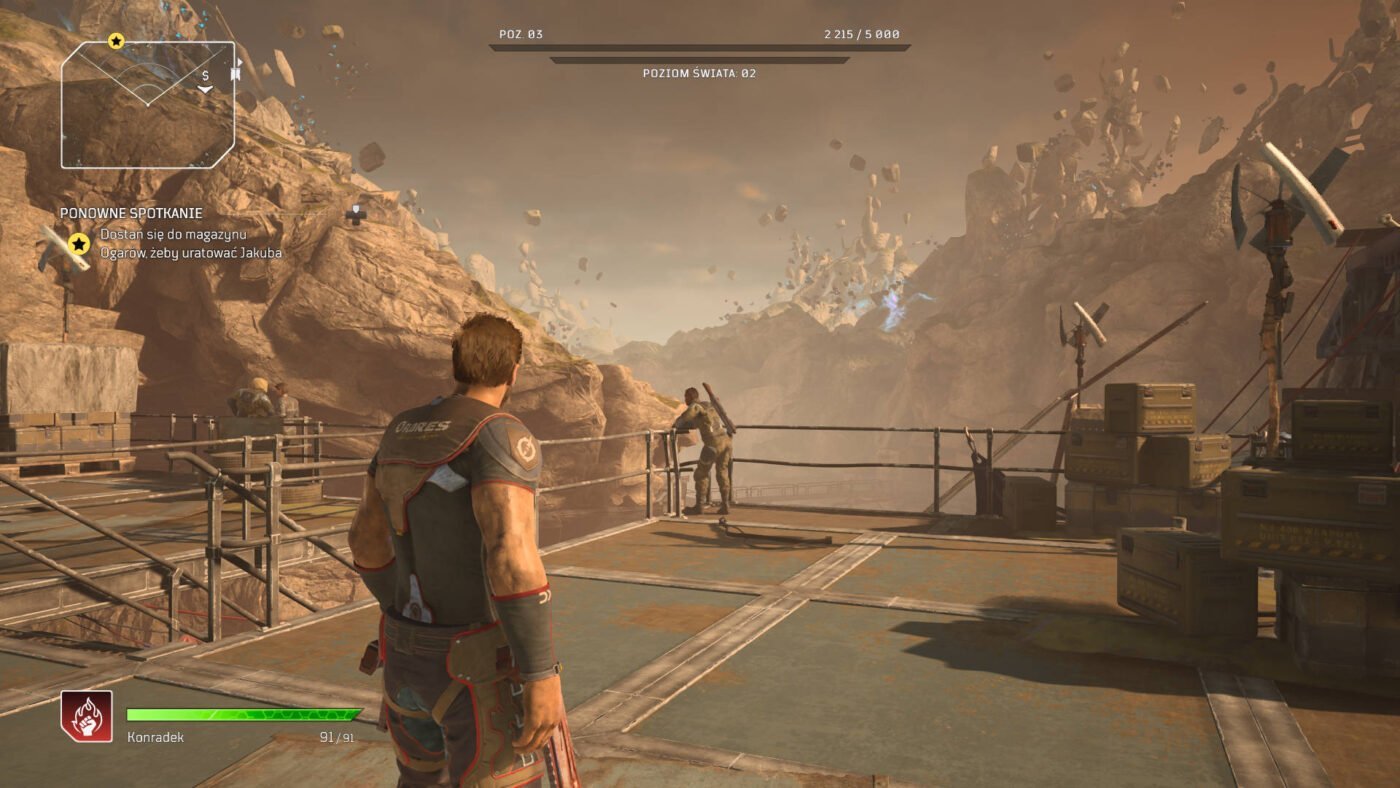Viewport: 1400px width, 788px height.
Task: Select the dollar sign marker on the minimap
Action: tap(205, 76)
